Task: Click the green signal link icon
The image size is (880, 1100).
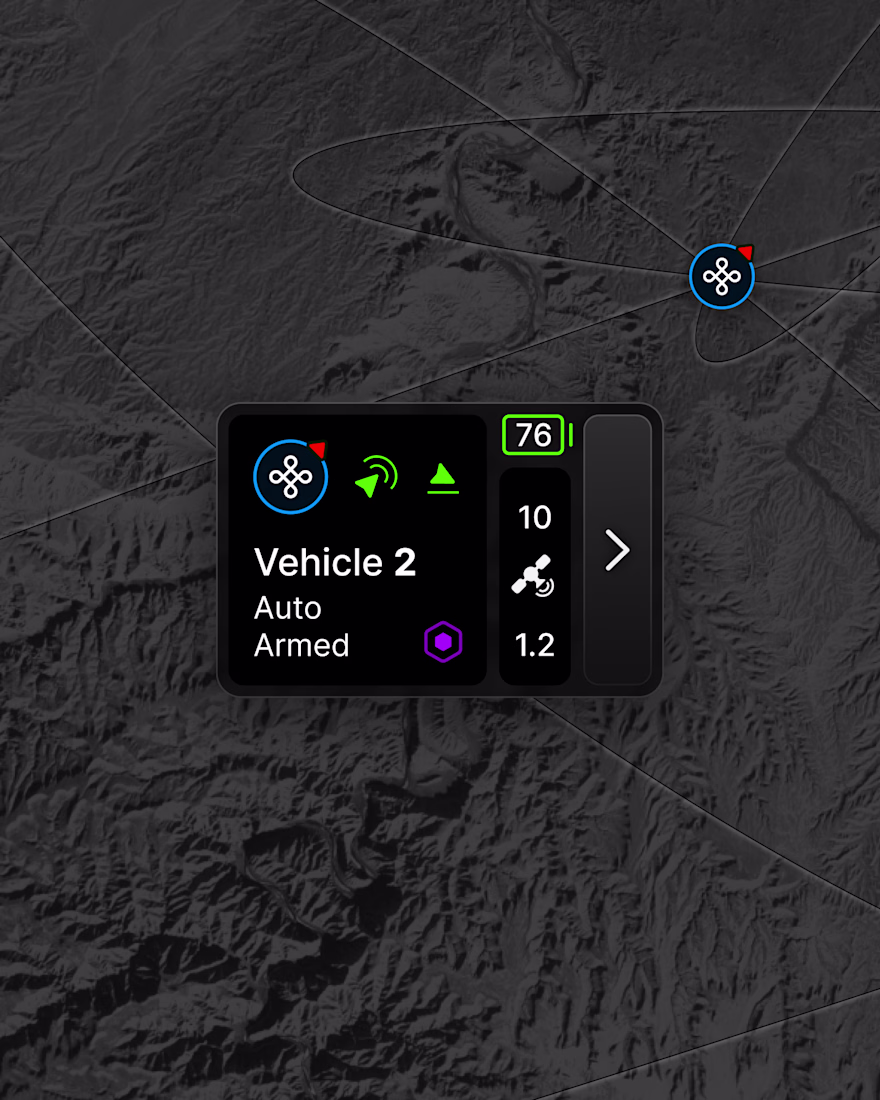Action: 376,477
